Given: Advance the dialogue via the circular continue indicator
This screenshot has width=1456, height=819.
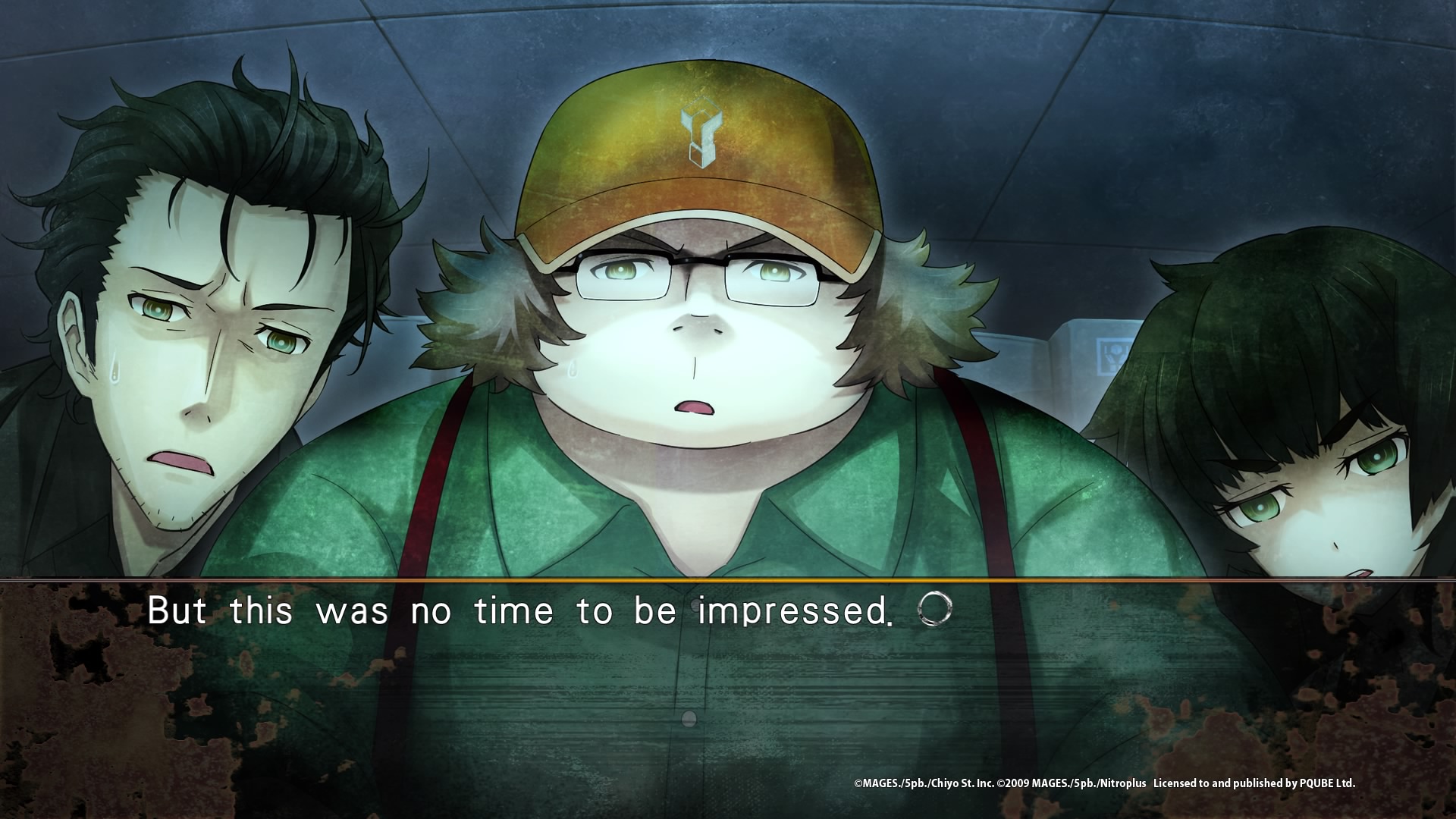Looking at the screenshot, I should click(934, 609).
